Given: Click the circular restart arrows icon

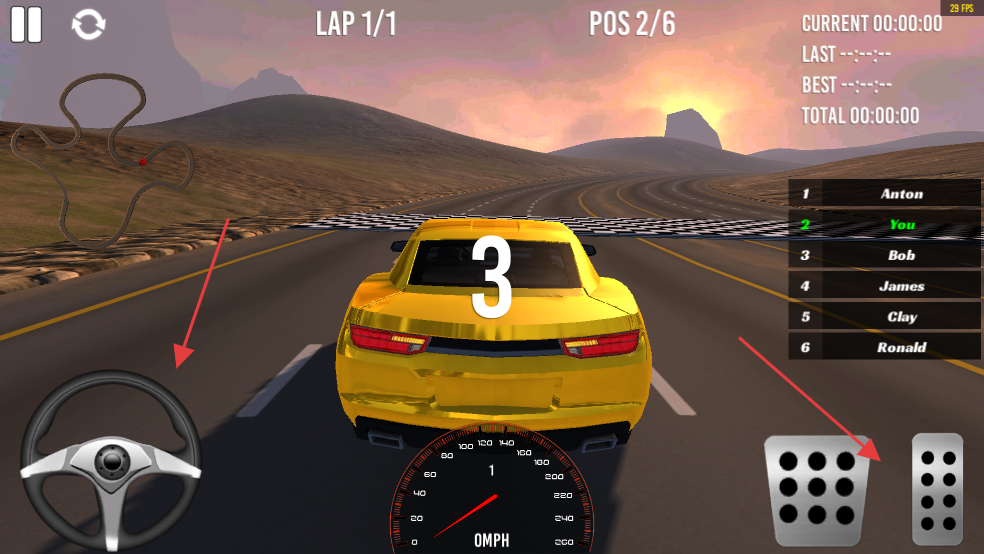Looking at the screenshot, I should coord(89,25).
